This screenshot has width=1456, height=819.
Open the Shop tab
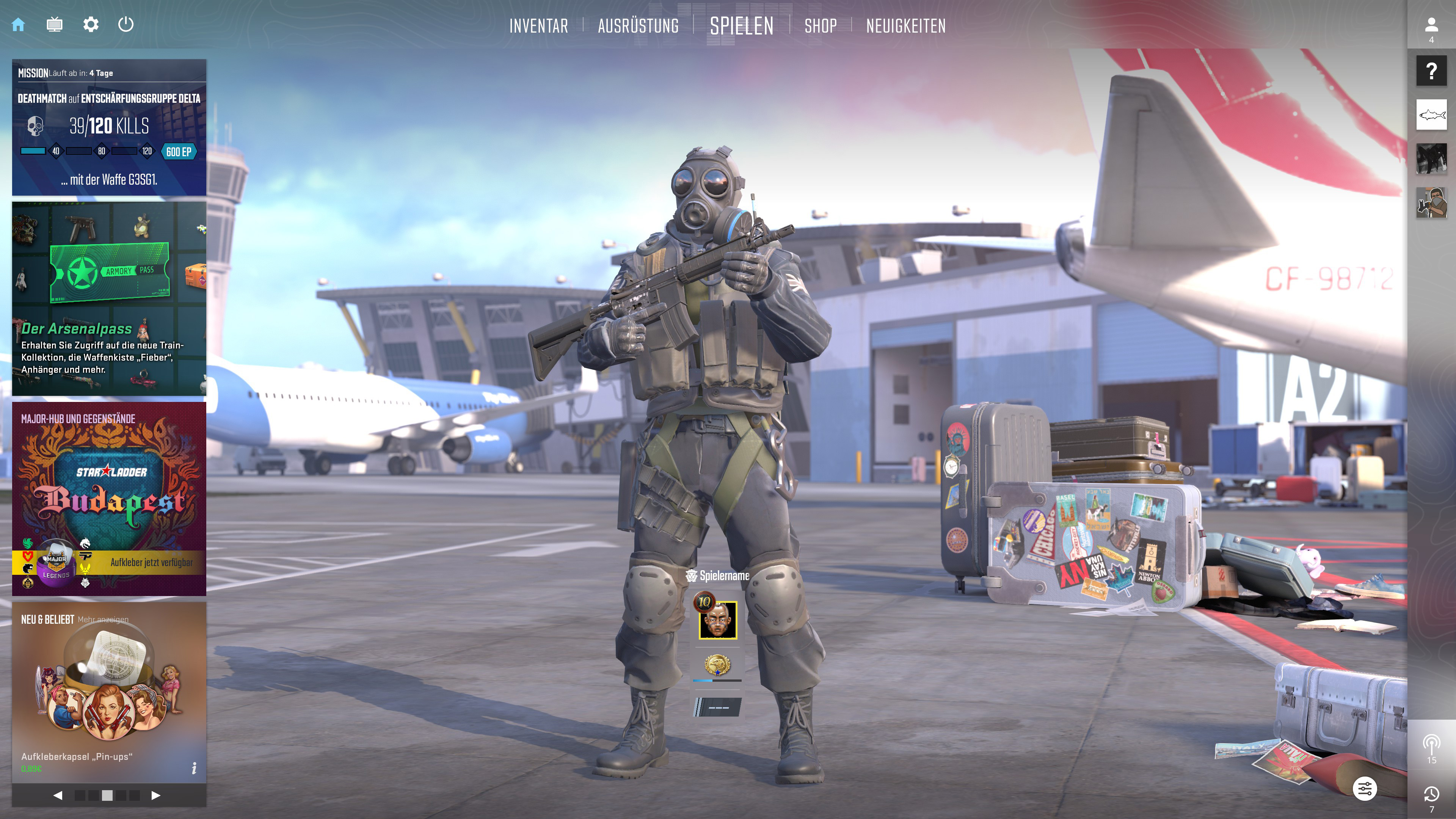coord(820,26)
